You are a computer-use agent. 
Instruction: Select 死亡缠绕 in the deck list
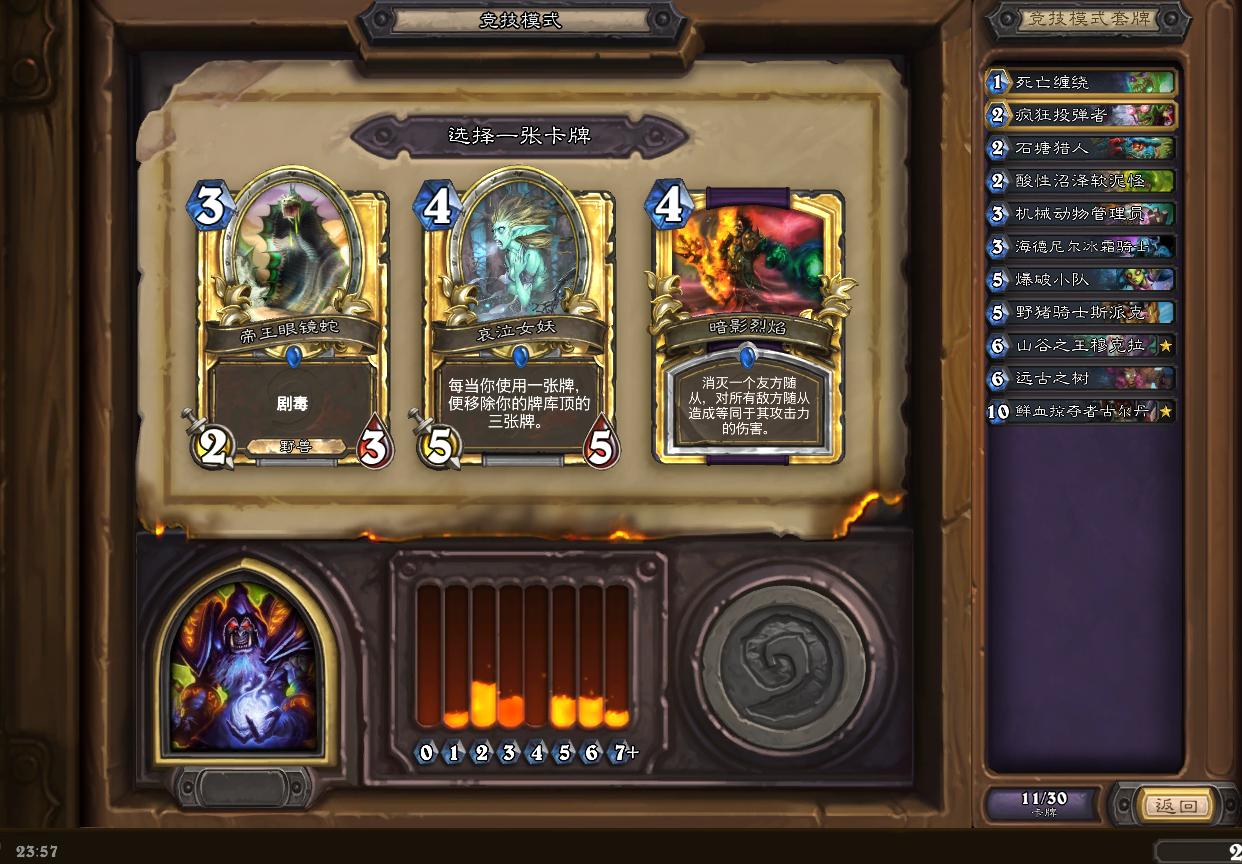1080,82
